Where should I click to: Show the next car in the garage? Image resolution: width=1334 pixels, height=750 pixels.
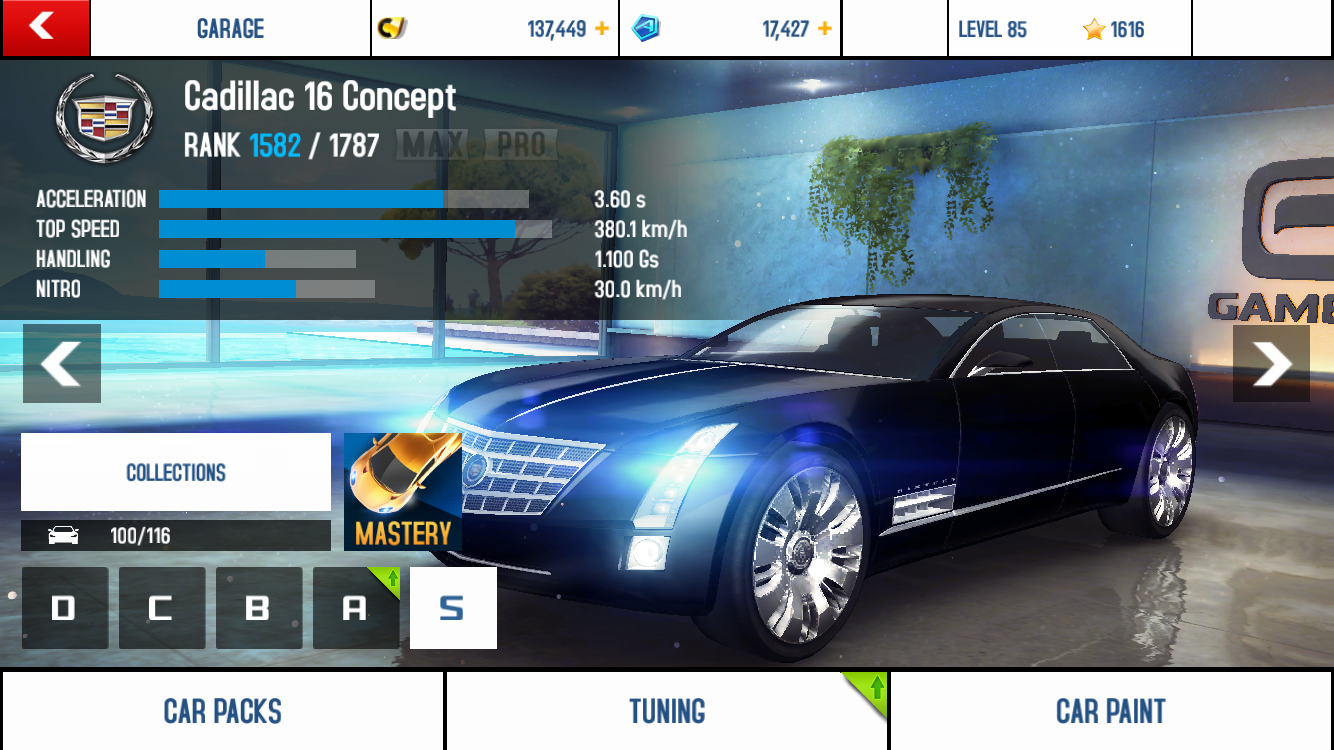coord(1271,363)
